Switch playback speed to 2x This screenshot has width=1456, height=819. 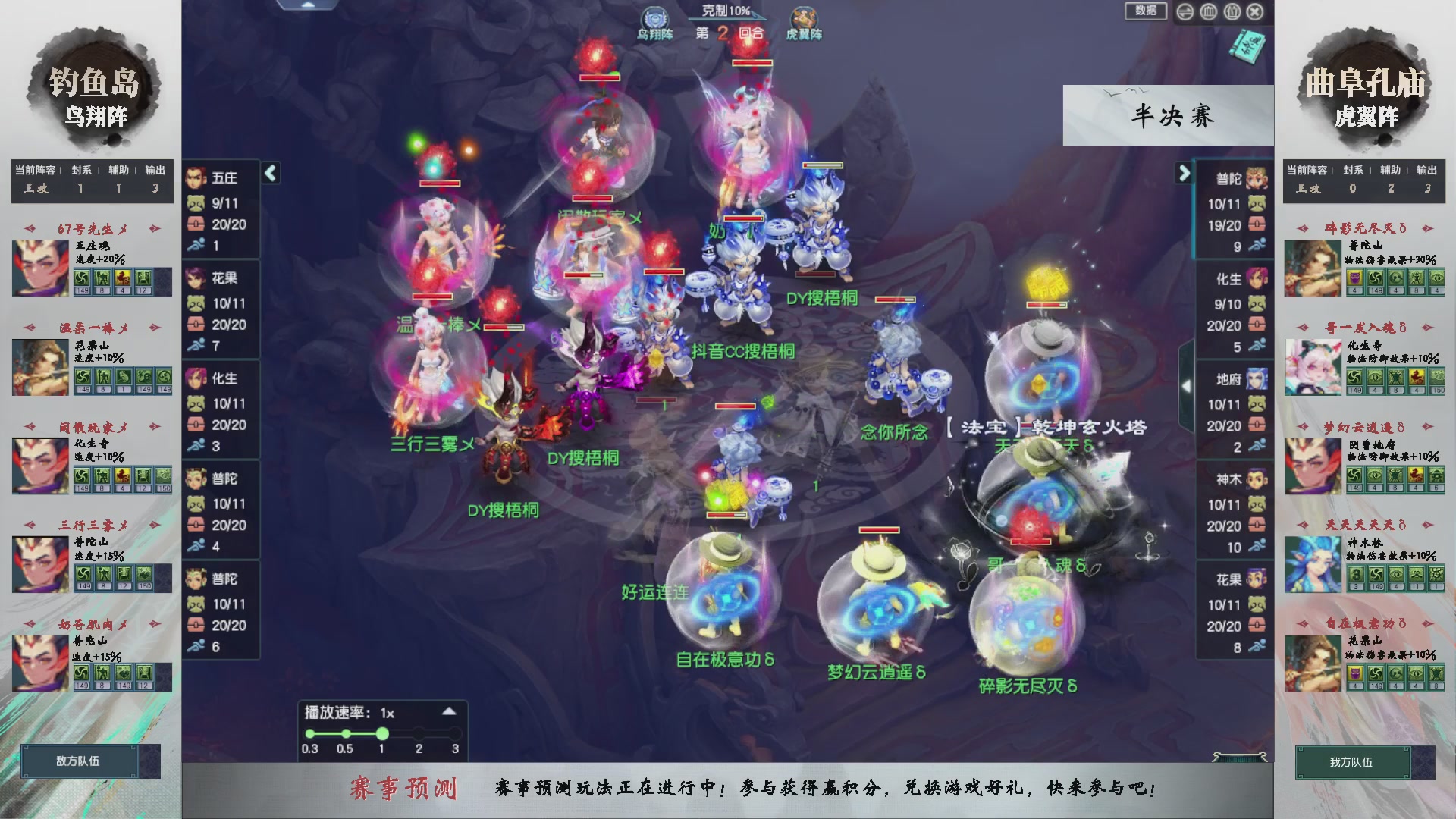click(419, 733)
